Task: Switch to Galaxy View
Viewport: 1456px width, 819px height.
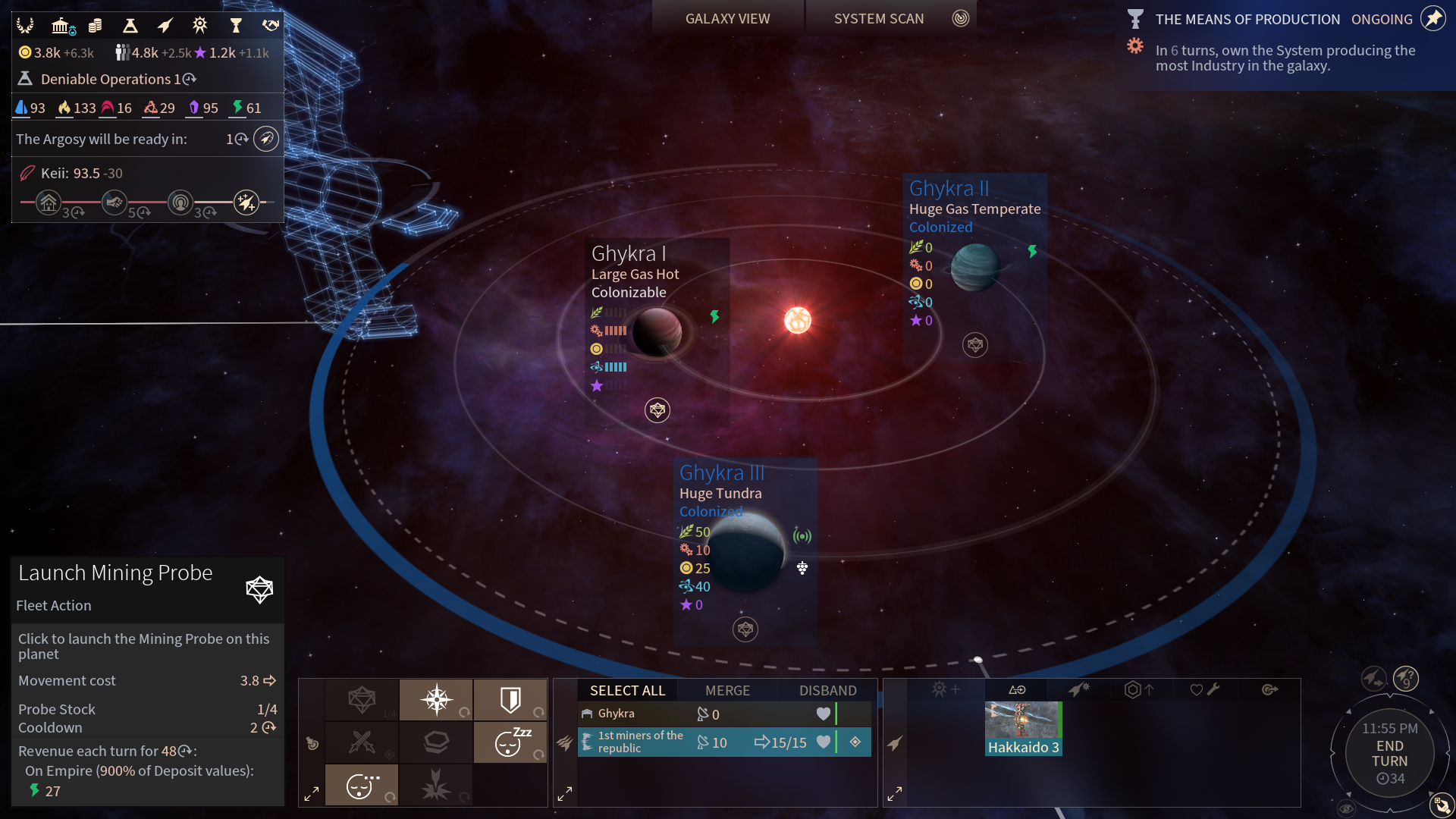Action: tap(727, 19)
